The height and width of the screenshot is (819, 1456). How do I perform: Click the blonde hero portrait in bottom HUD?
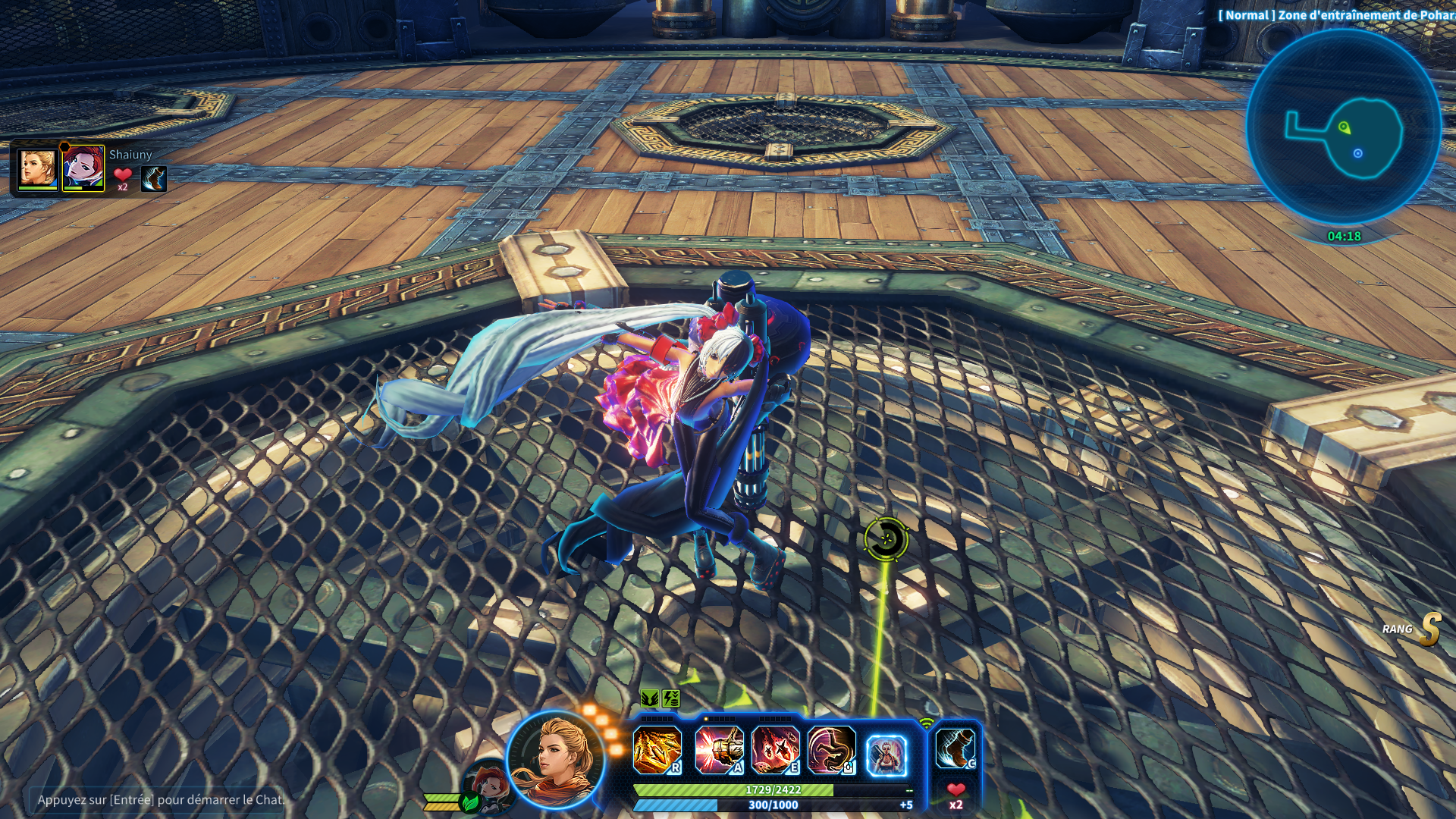pos(556,759)
